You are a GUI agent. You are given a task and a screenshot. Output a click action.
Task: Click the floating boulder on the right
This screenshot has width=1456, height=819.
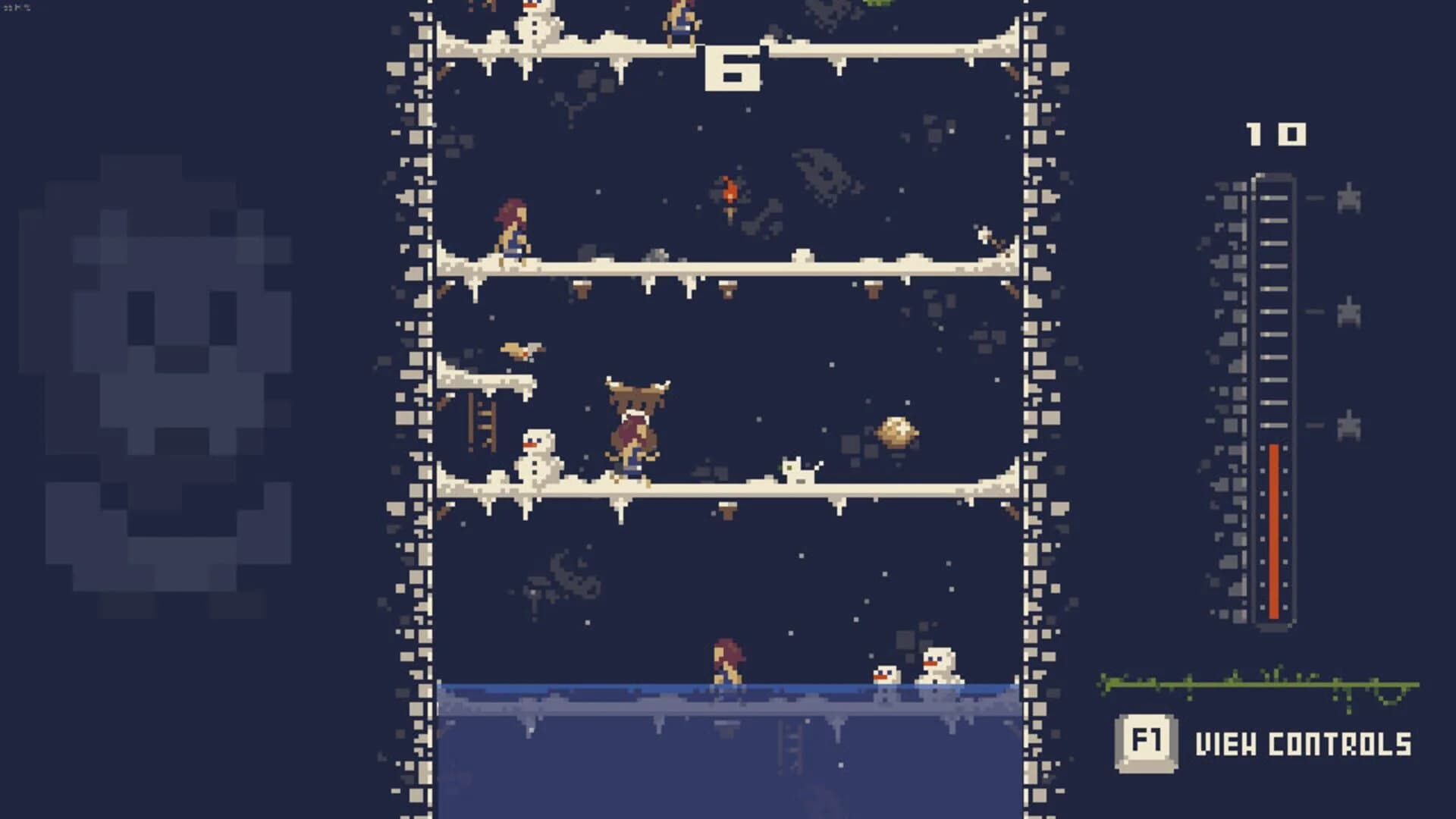coord(899,432)
